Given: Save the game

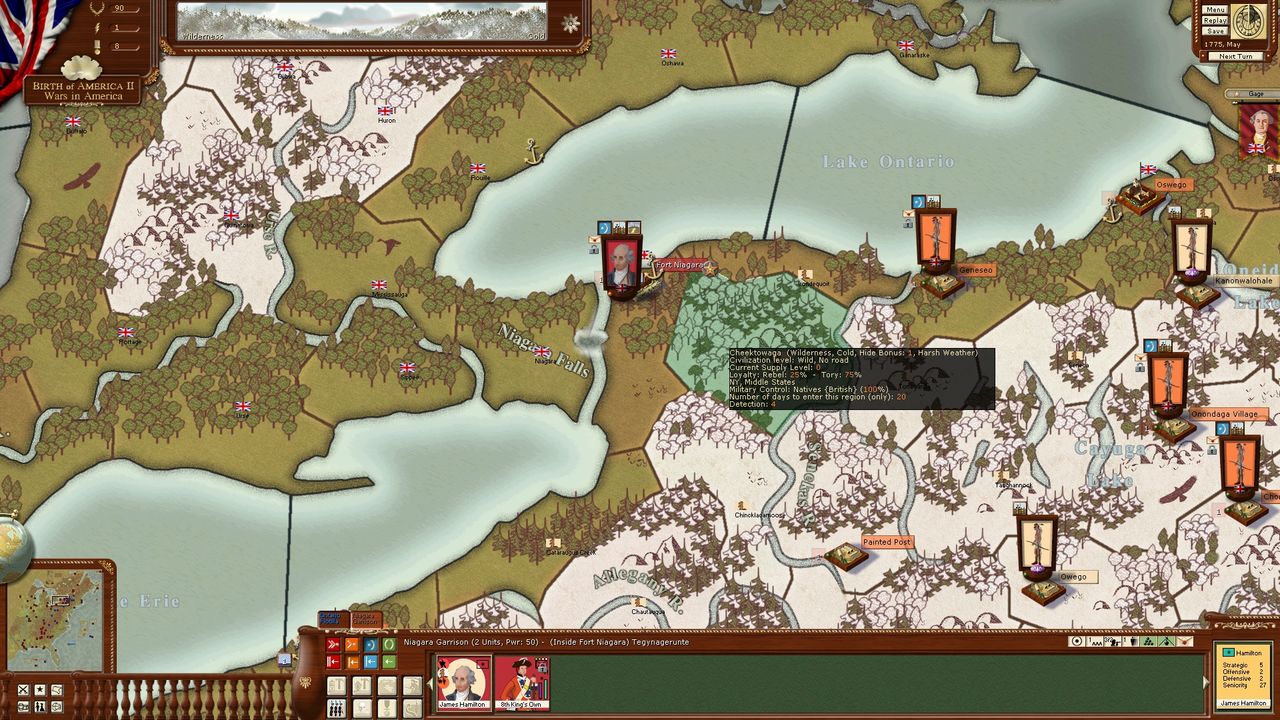Looking at the screenshot, I should 1215,31.
